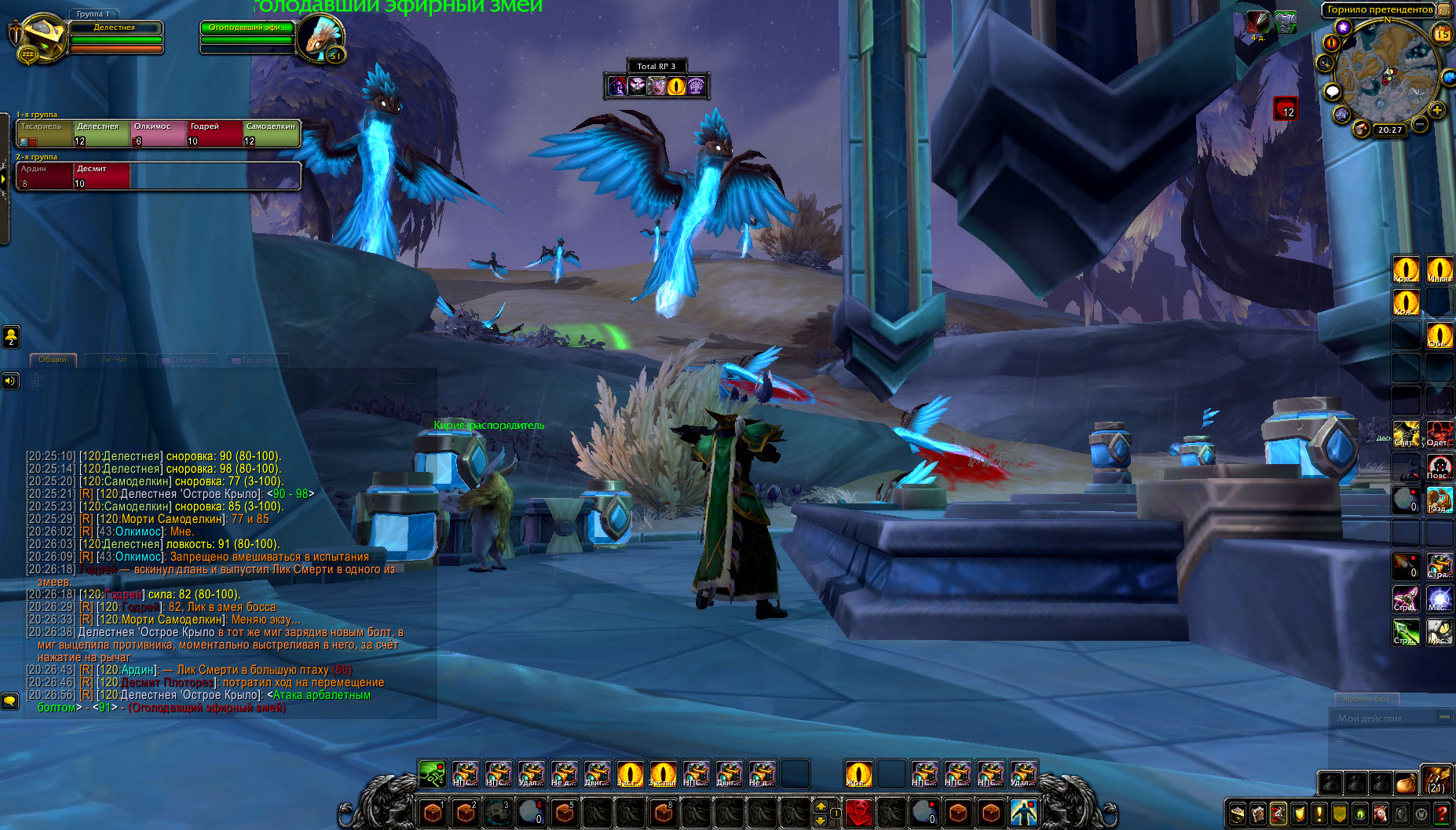Viewport: 1456px width, 830px height.
Task: Click the minimap tracking magnifier icon
Action: (1326, 63)
